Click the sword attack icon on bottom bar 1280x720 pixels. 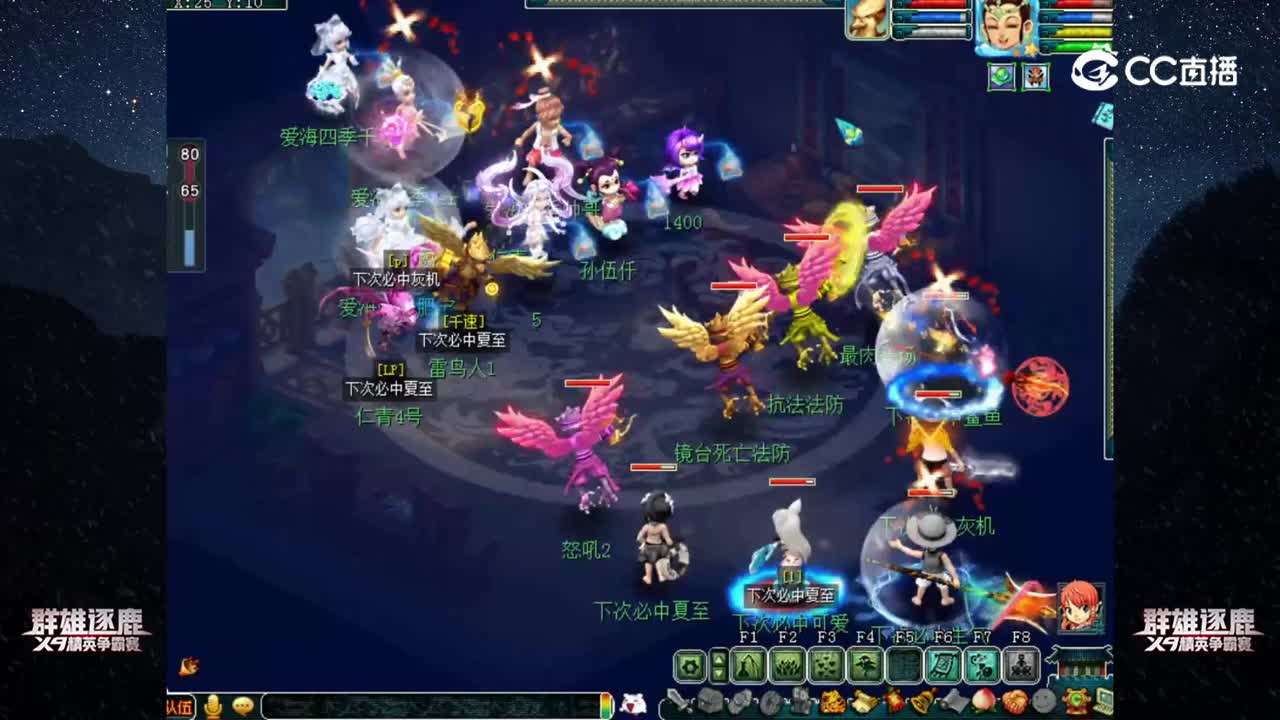(680, 700)
